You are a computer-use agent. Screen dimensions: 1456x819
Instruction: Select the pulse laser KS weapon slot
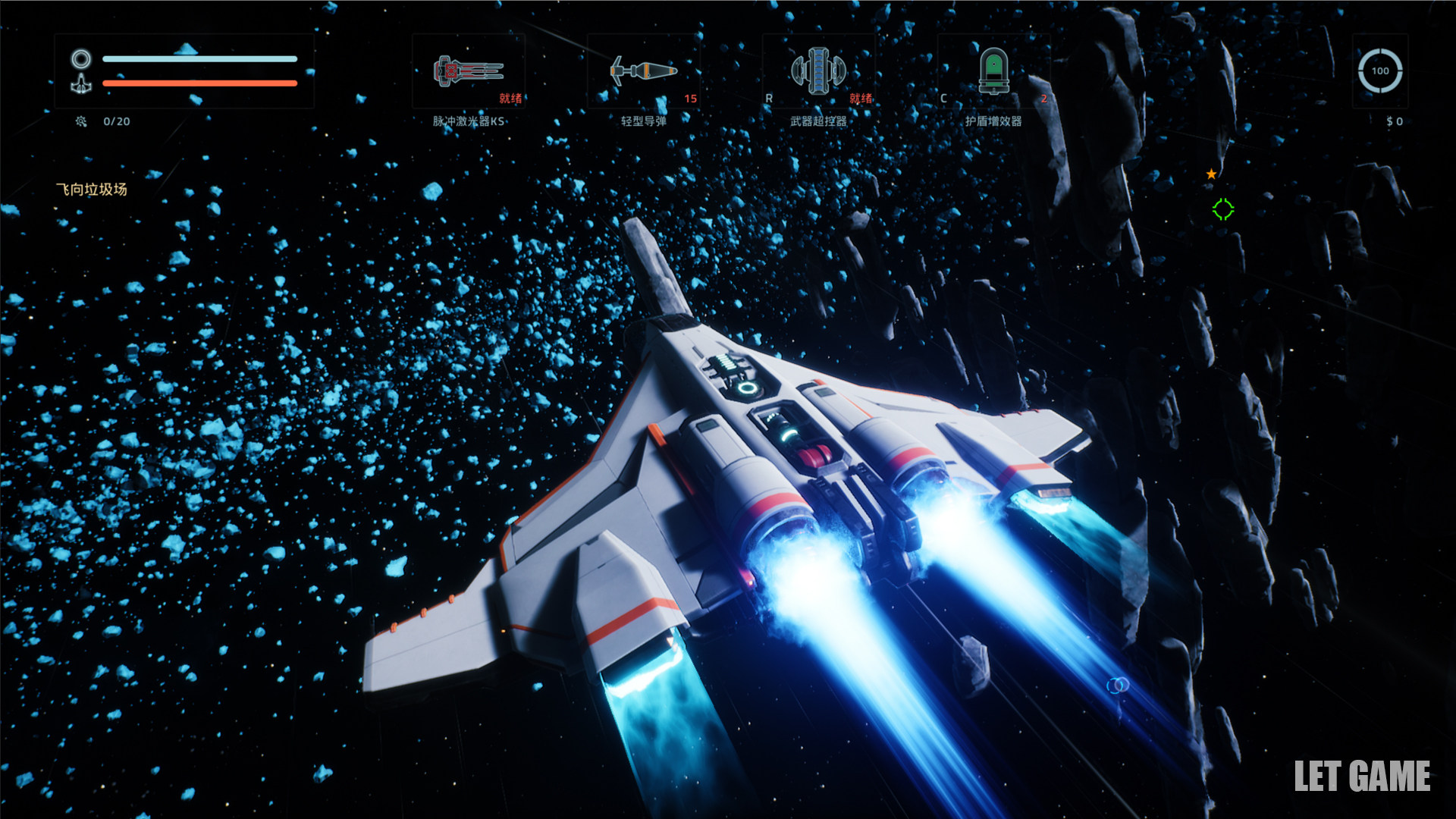point(469,72)
